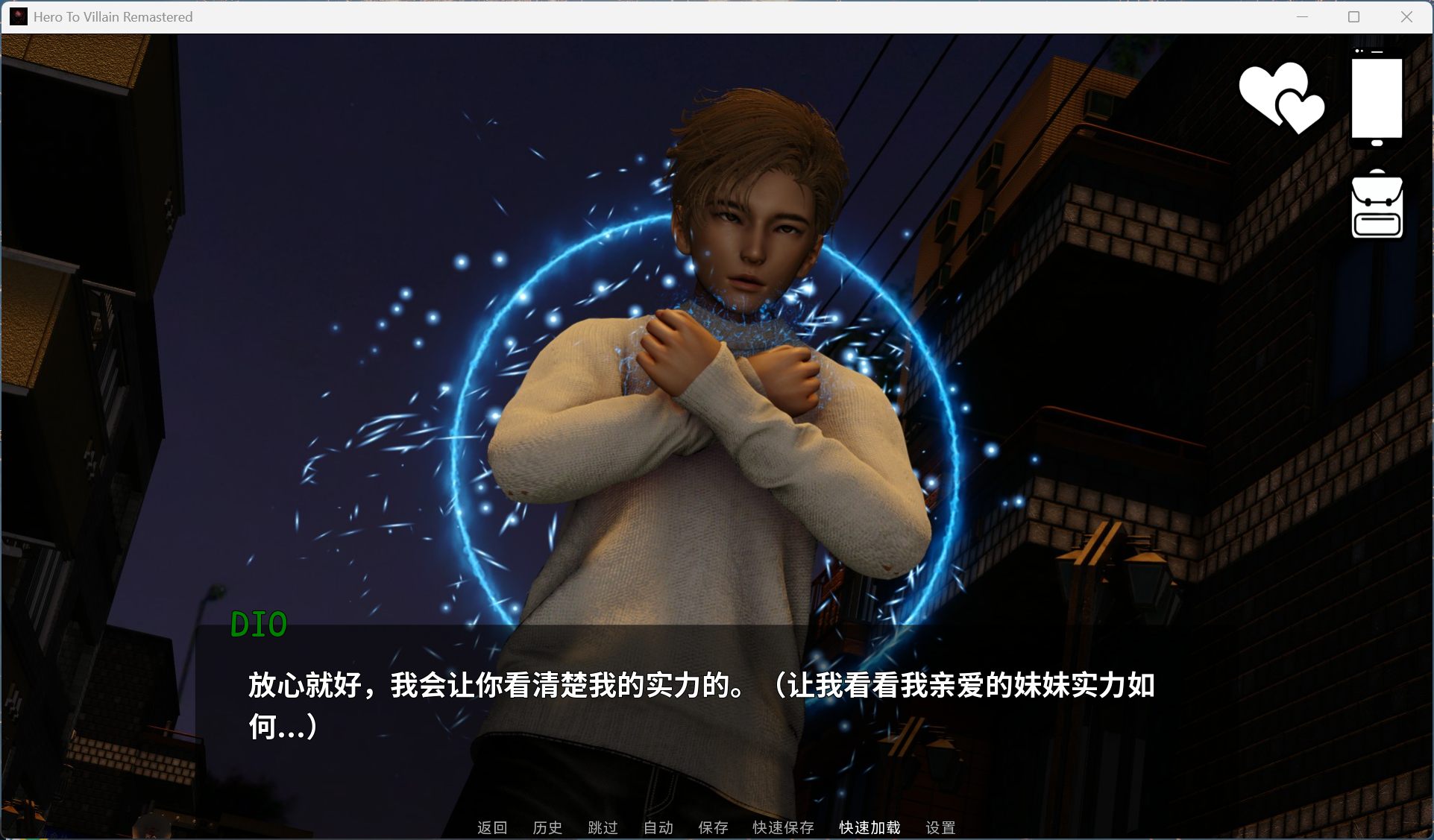The image size is (1434, 840).
Task: Enable 跳过 to skip read text
Action: coord(603,827)
